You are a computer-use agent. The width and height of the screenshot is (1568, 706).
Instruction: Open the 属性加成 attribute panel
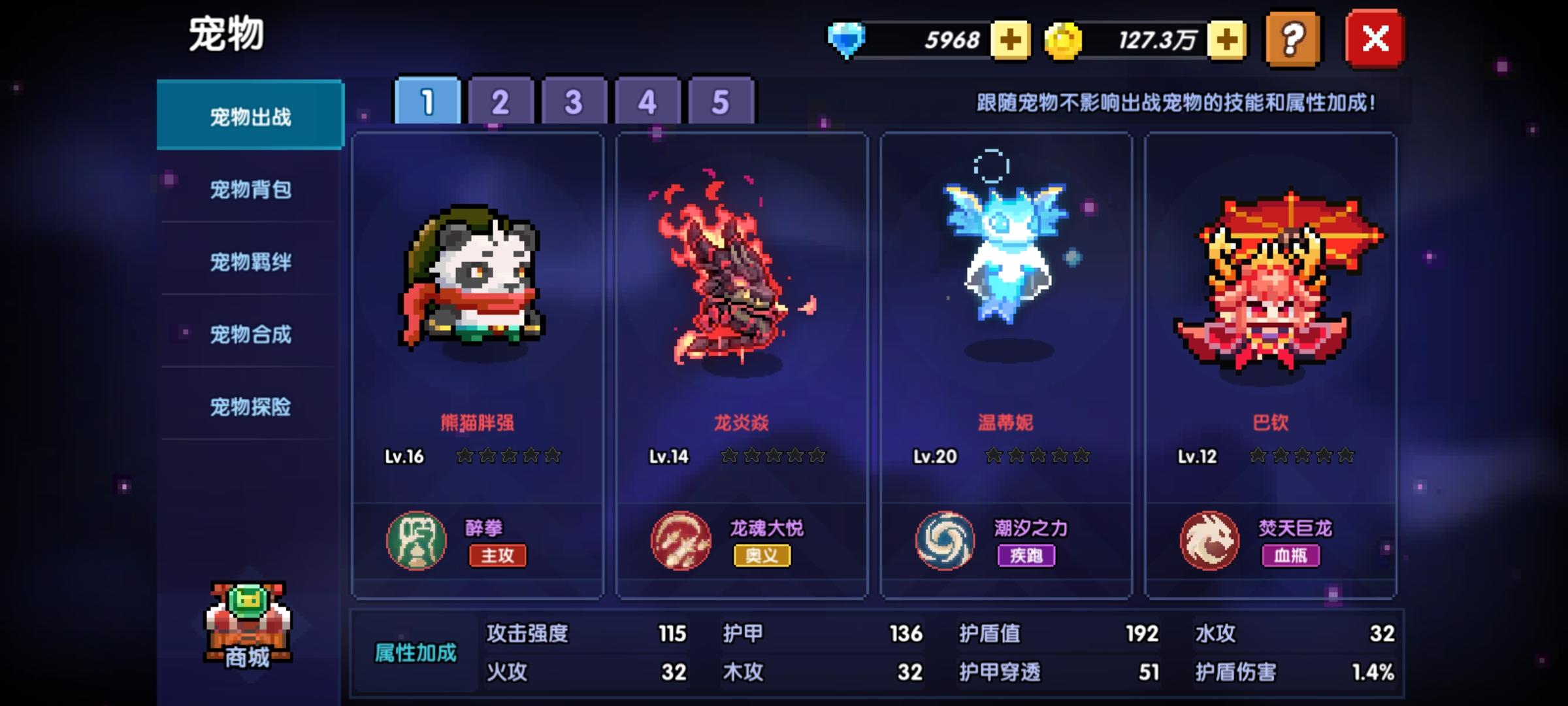point(416,652)
